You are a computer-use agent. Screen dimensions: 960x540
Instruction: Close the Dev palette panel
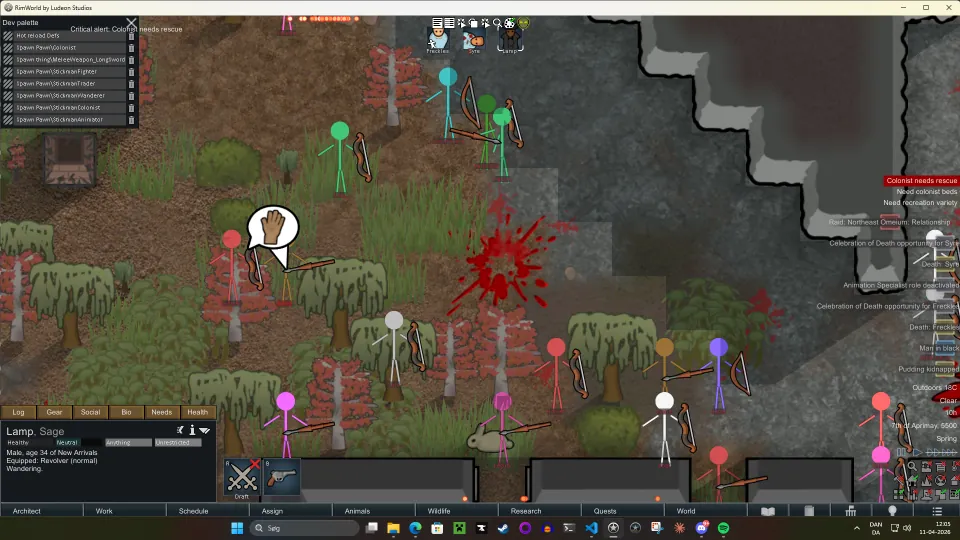tap(131, 22)
